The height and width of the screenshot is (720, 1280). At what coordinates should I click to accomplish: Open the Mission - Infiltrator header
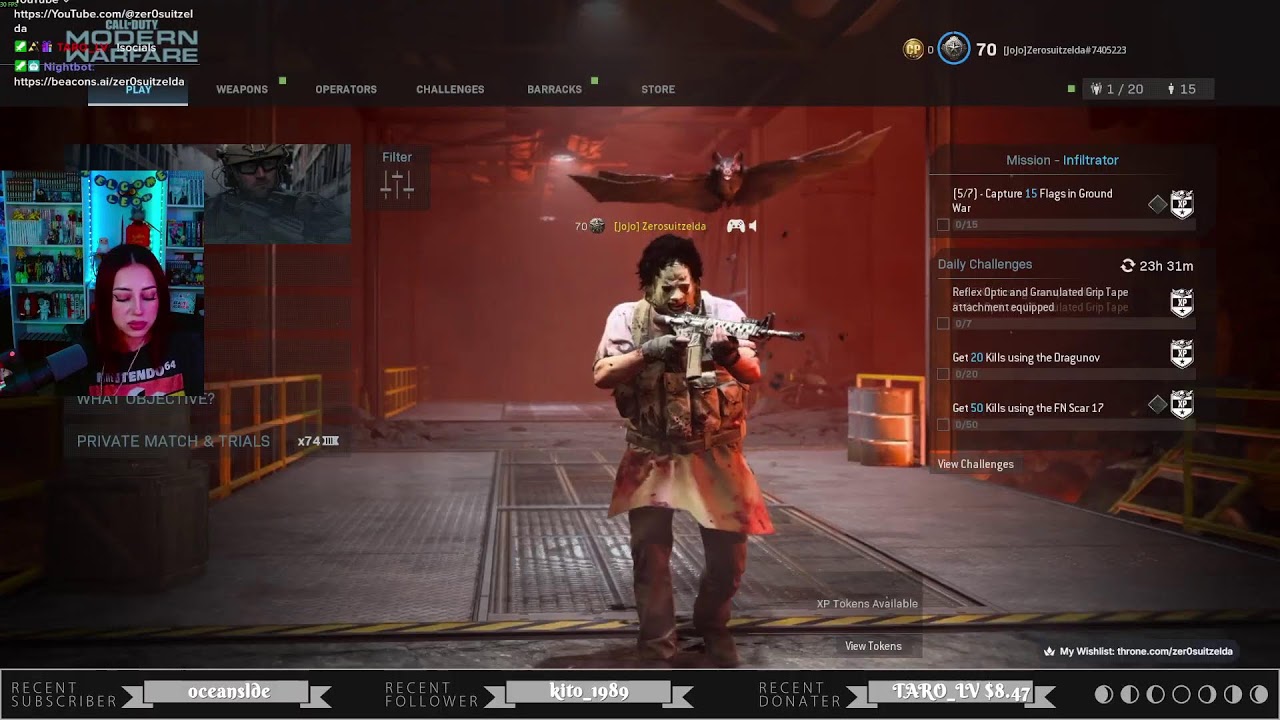click(x=1062, y=160)
